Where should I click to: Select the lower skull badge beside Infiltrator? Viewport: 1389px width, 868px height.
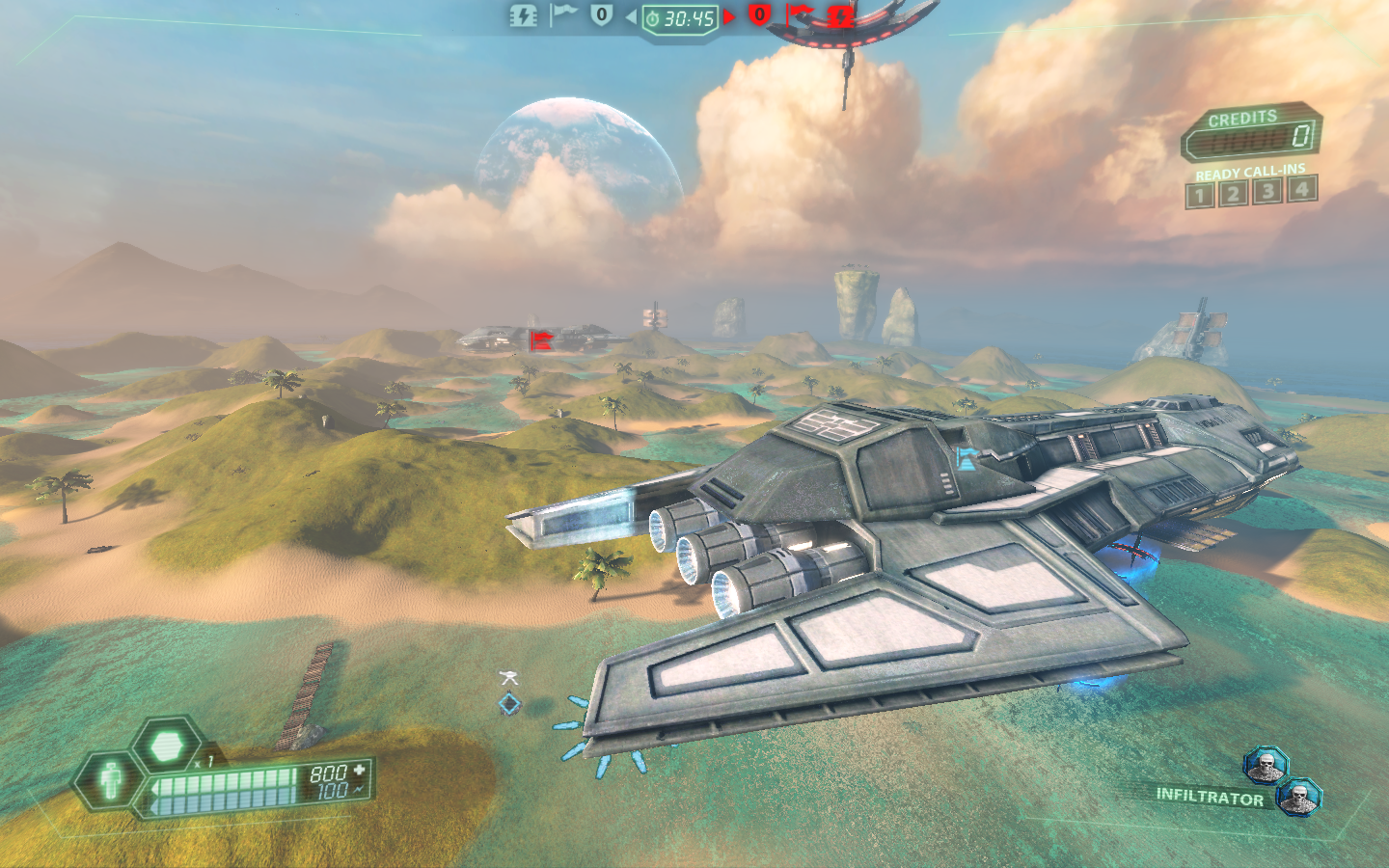click(1298, 797)
